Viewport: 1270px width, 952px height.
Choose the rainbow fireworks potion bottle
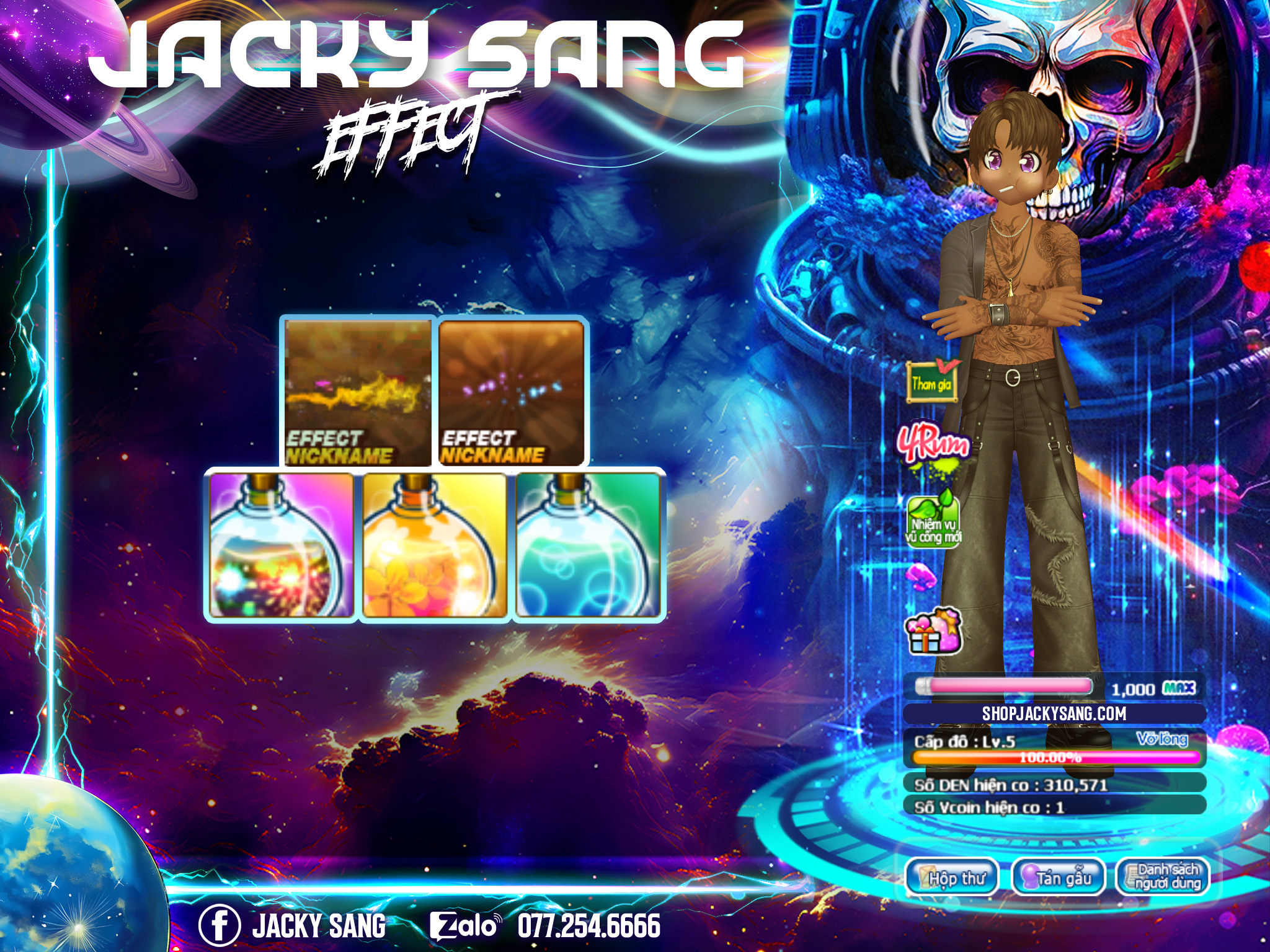coord(282,545)
